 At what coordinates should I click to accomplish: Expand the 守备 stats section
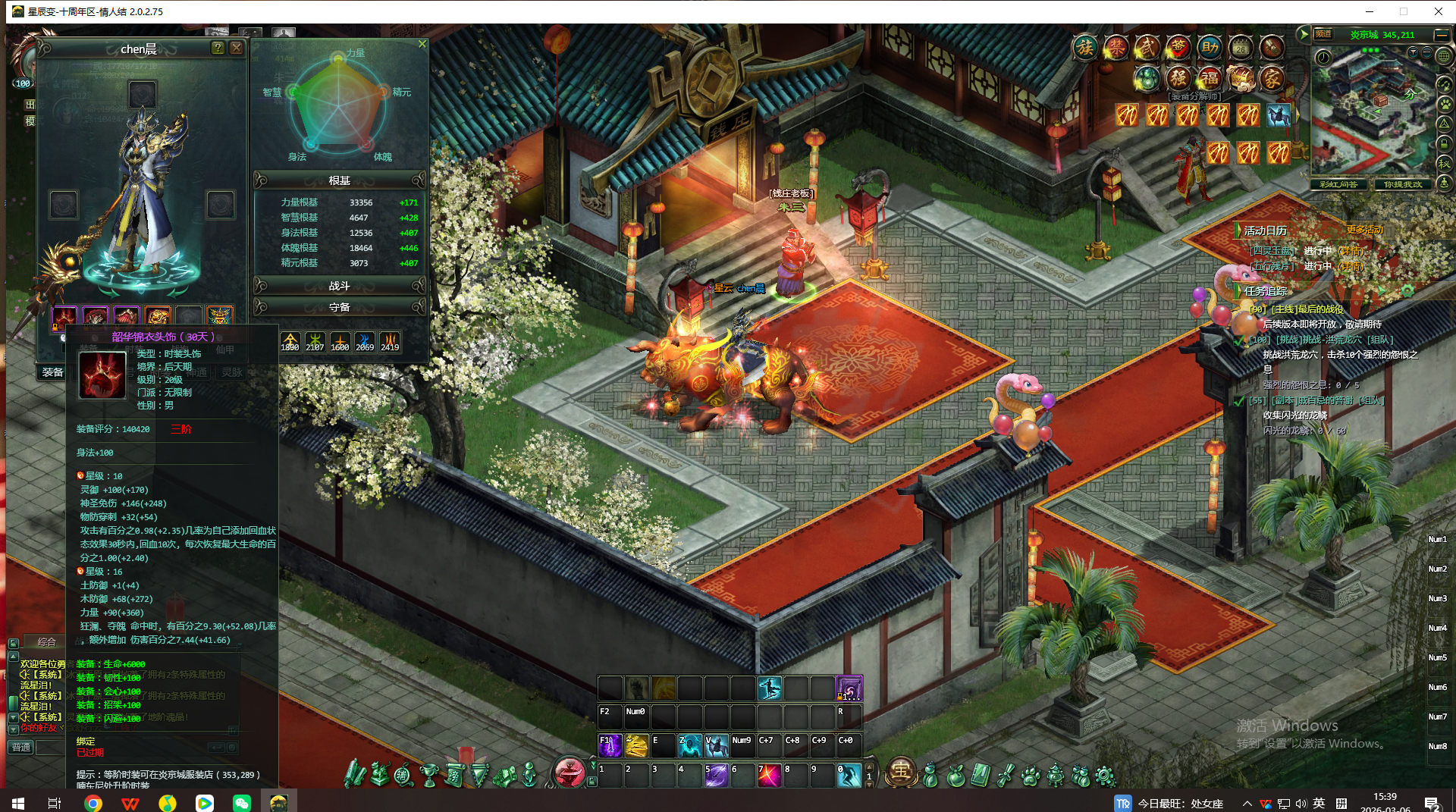pos(339,307)
